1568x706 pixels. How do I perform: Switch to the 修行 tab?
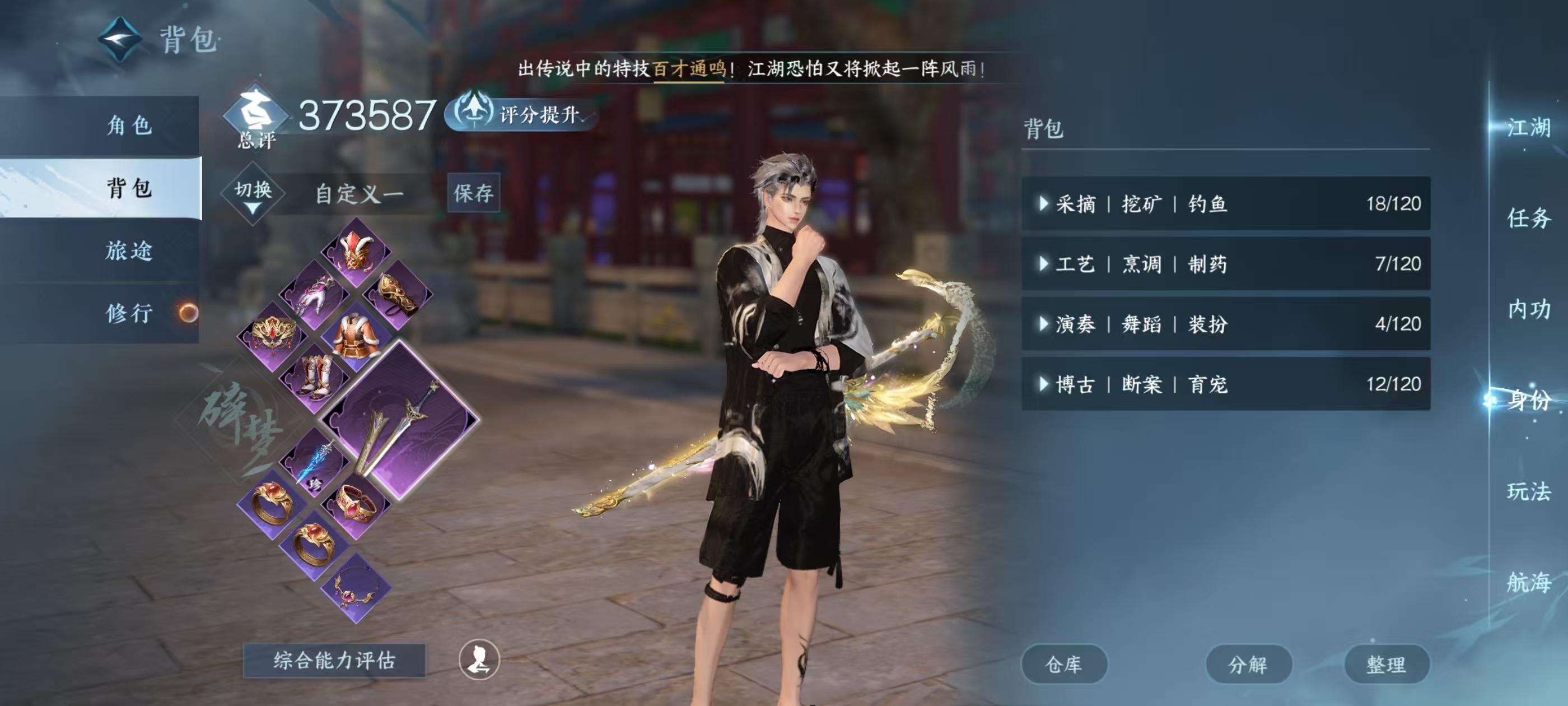pyautogui.click(x=128, y=314)
